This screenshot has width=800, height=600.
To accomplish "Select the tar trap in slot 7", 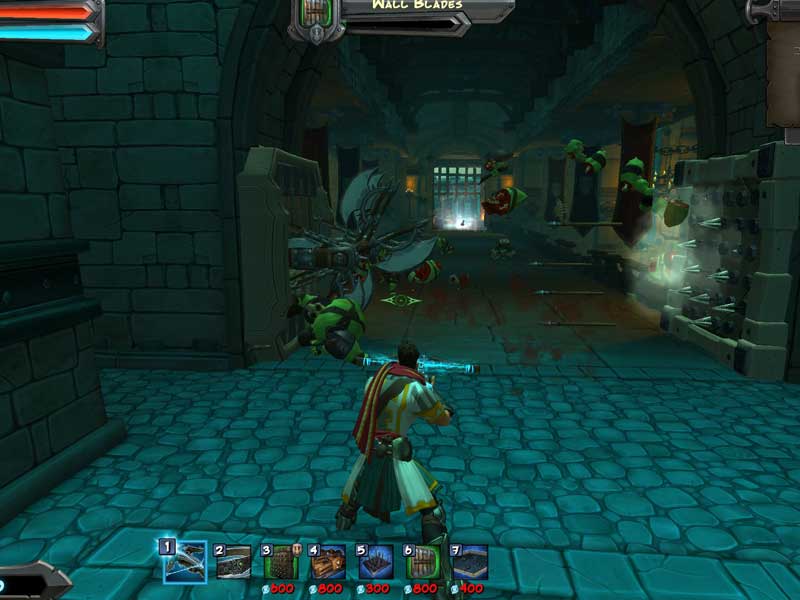I will pyautogui.click(x=470, y=562).
